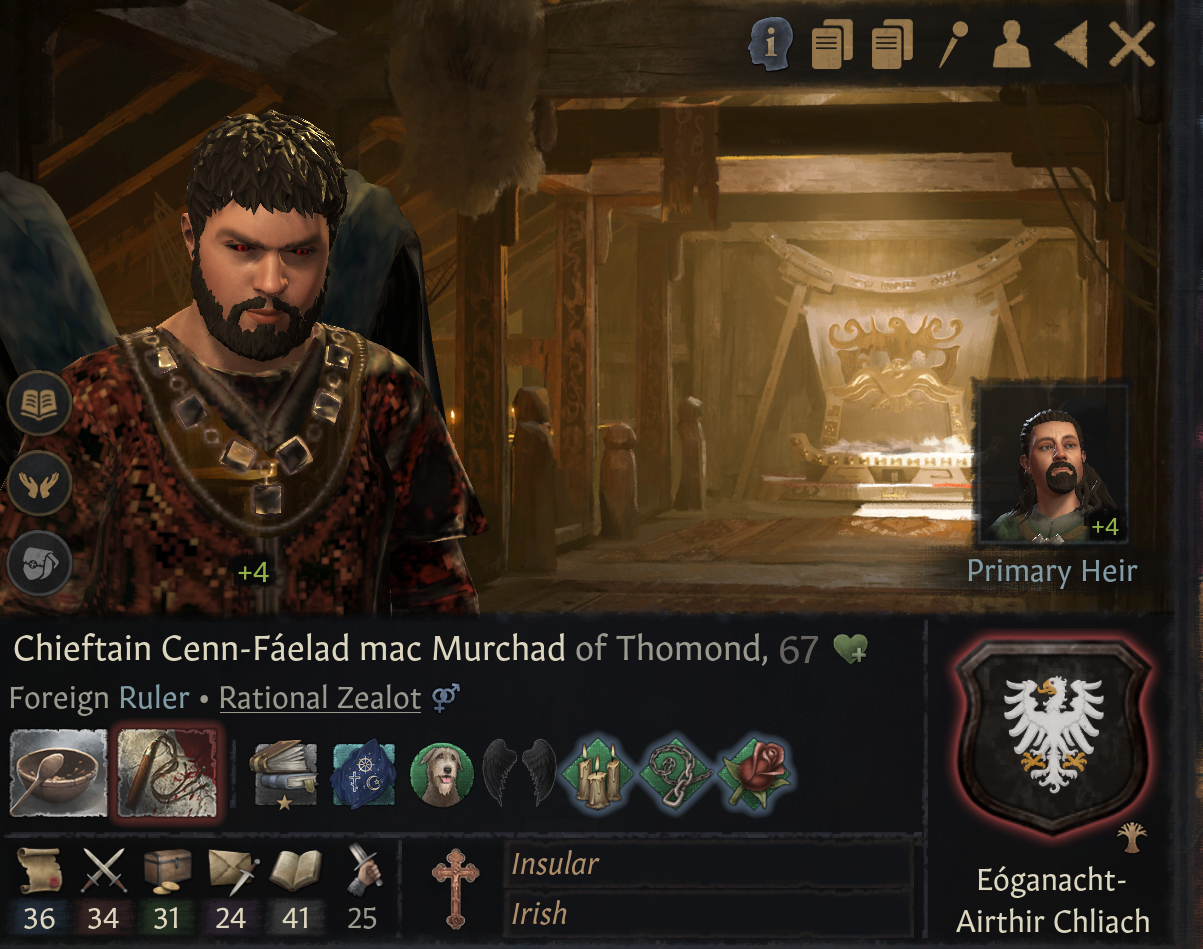The width and height of the screenshot is (1203, 949).
Task: Click the candles trait icon
Action: click(599, 774)
